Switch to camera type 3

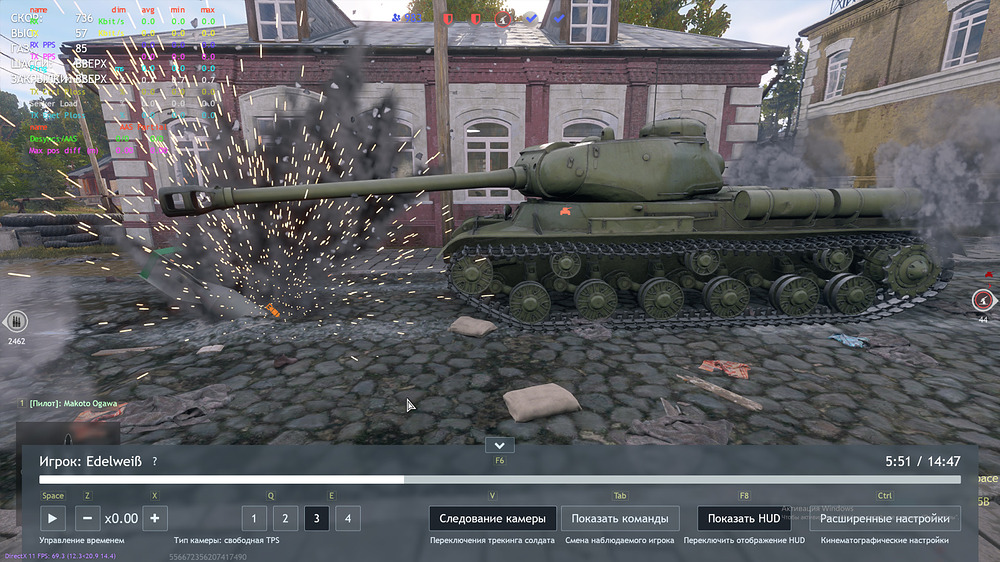(316, 518)
